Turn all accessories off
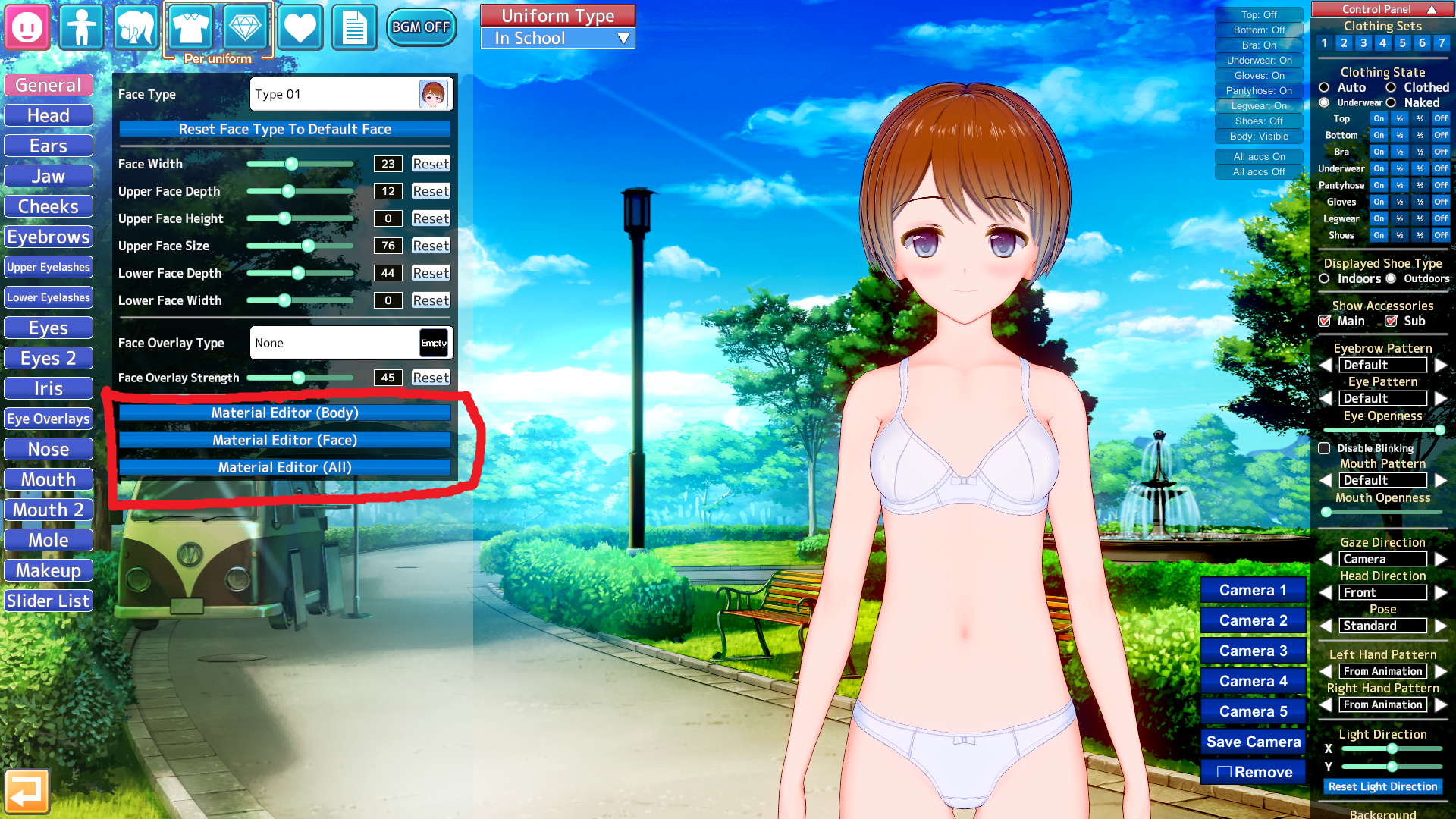The image size is (1456, 819). pos(1259,172)
